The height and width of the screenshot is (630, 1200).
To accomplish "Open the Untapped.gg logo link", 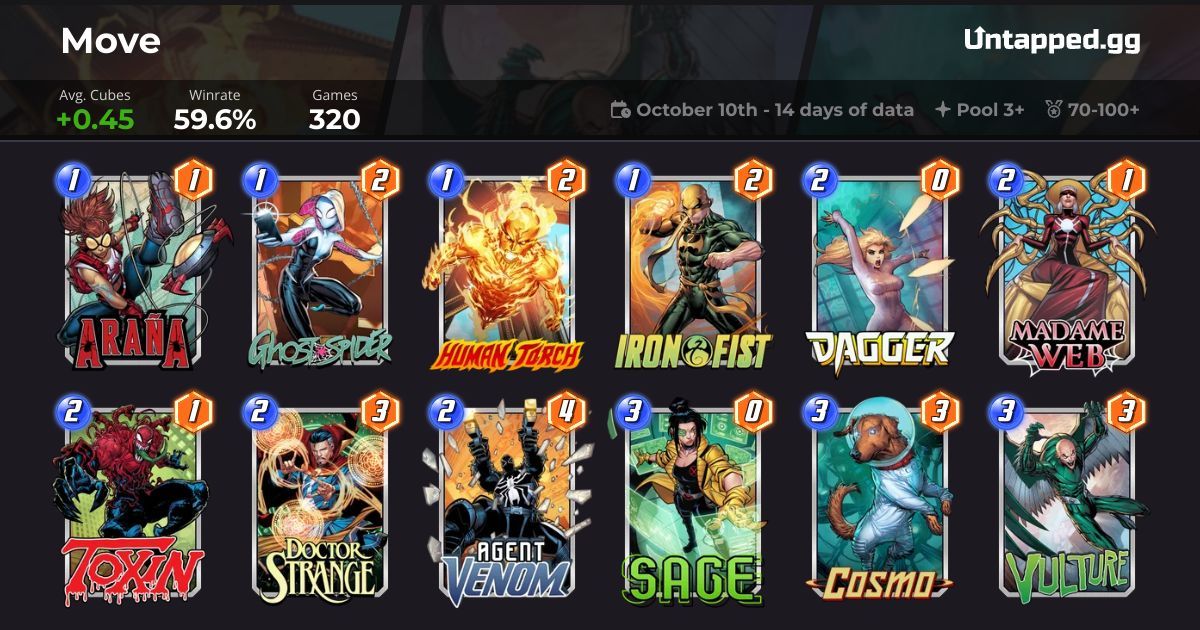I will (1051, 41).
